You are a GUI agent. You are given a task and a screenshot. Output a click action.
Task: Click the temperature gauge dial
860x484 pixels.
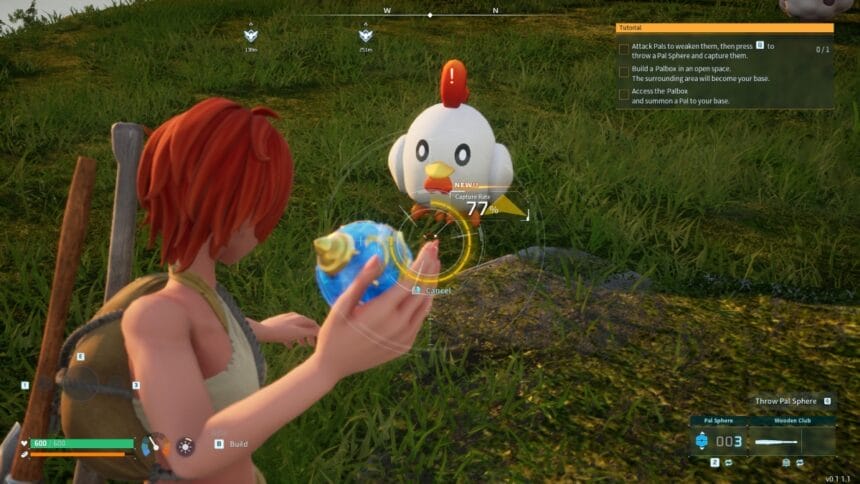click(x=152, y=444)
